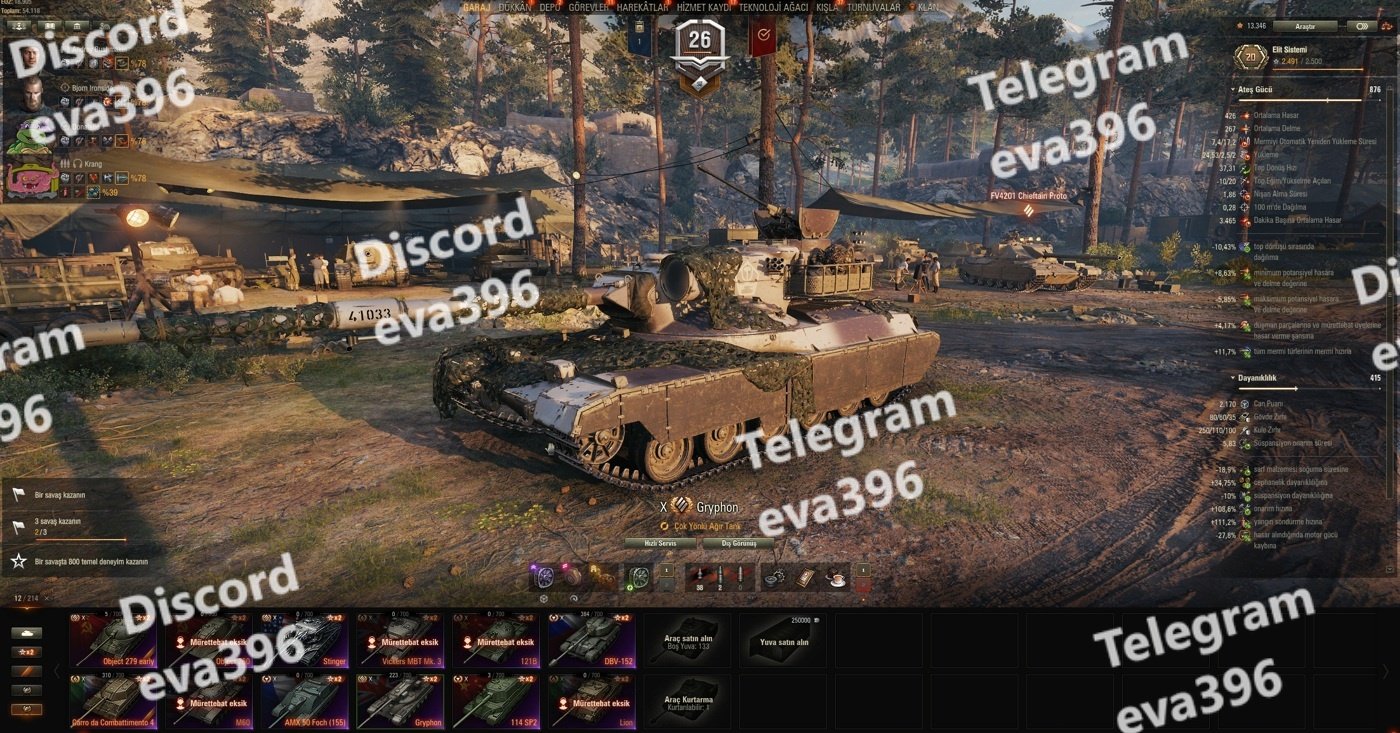Open the Araç Kurtarma recovery tile
Screen dimensions: 1400x733
point(687,700)
